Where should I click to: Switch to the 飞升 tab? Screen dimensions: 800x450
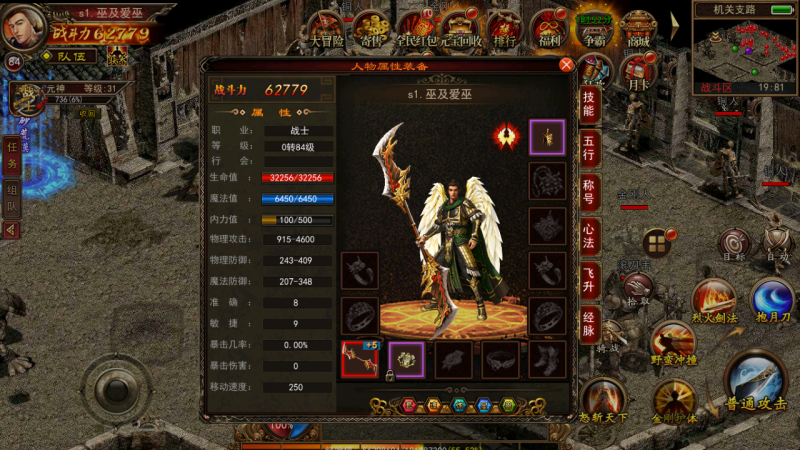pos(590,278)
